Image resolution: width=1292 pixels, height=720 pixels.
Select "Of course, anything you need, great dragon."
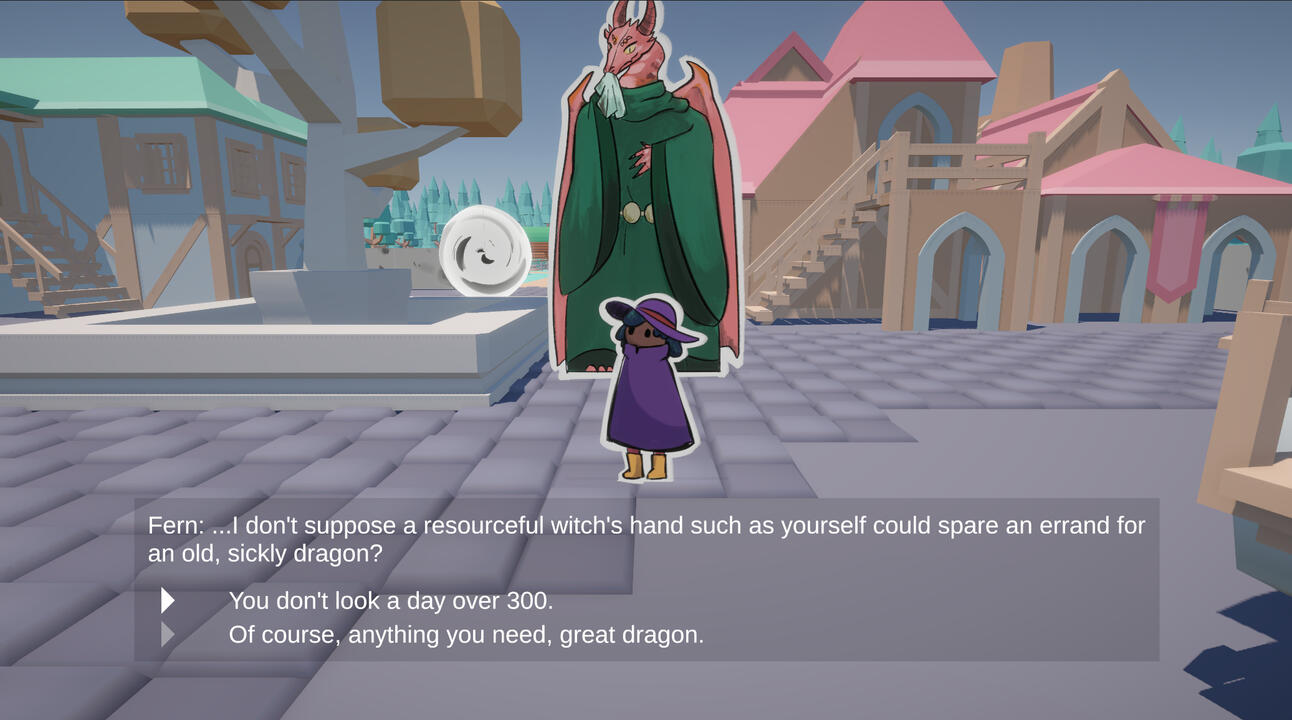click(x=466, y=635)
